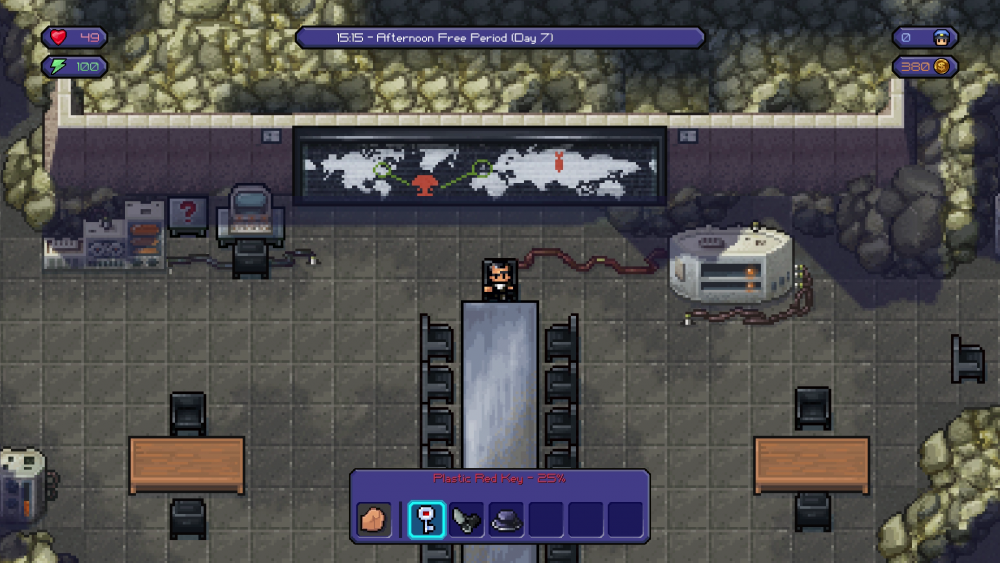Select the knife item in the hotbar
Screen dimensions: 1000x563
point(467,520)
